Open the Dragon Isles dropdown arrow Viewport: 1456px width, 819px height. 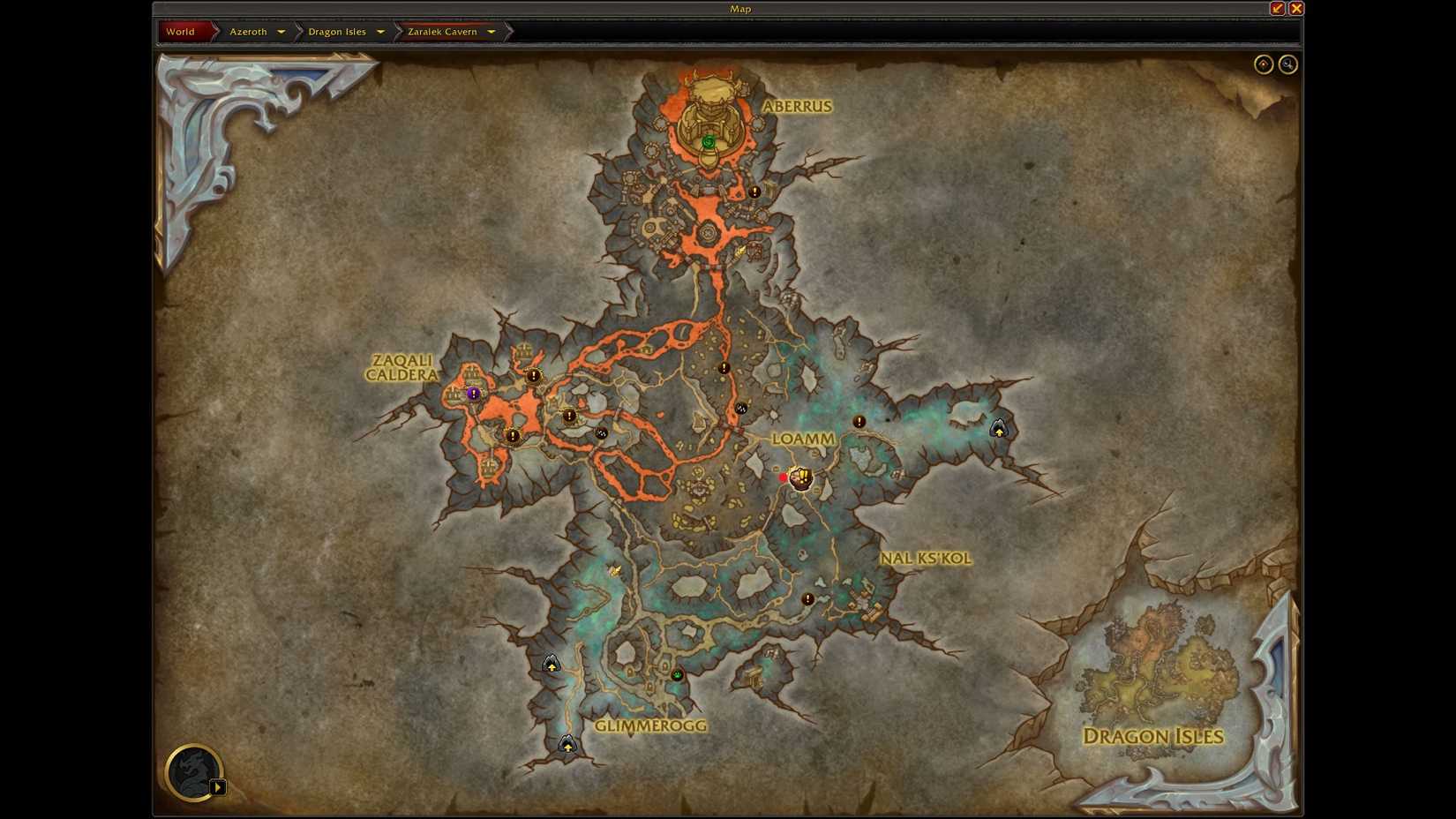pos(379,31)
